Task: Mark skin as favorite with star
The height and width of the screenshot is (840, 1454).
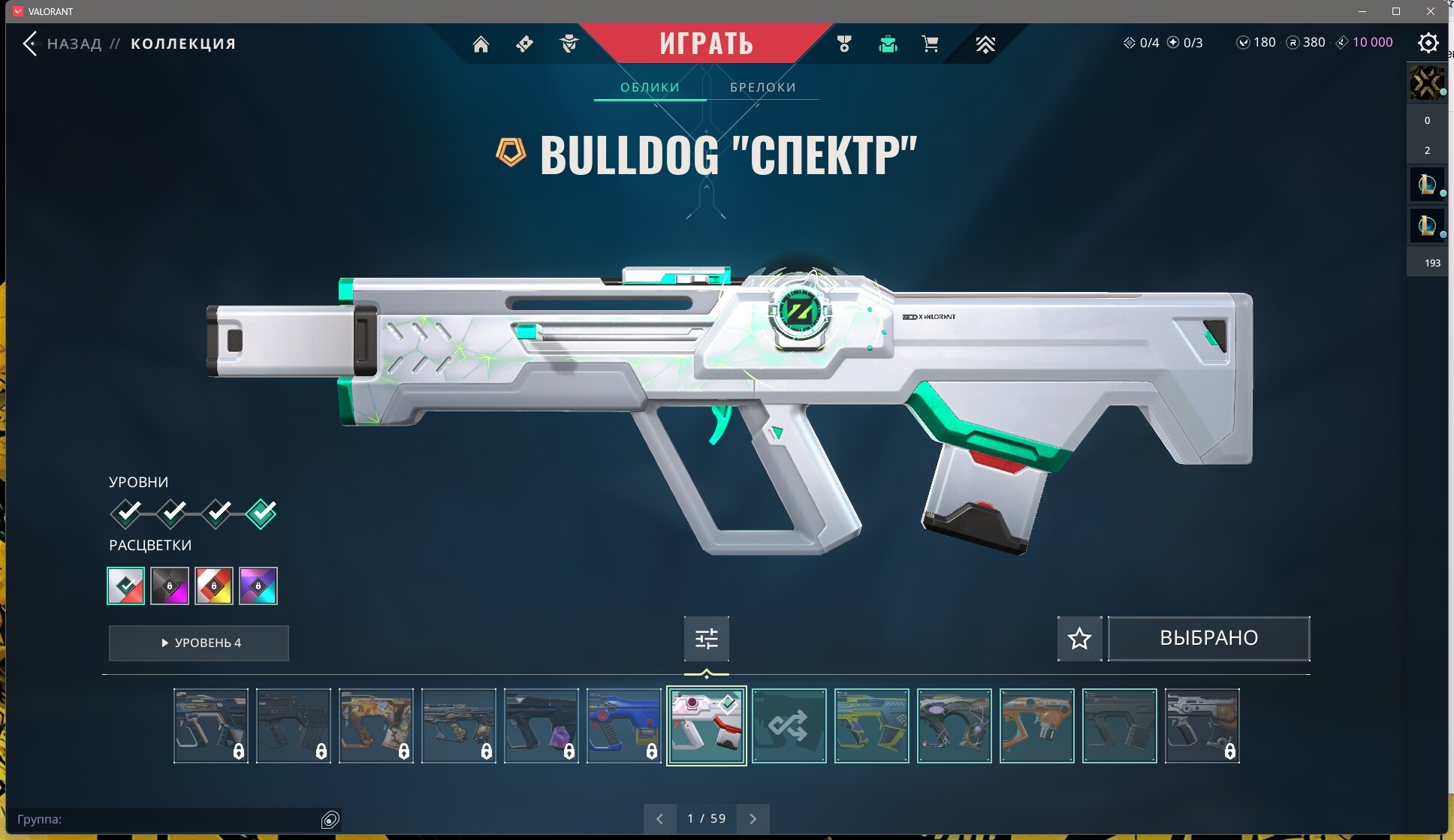Action: [1079, 639]
